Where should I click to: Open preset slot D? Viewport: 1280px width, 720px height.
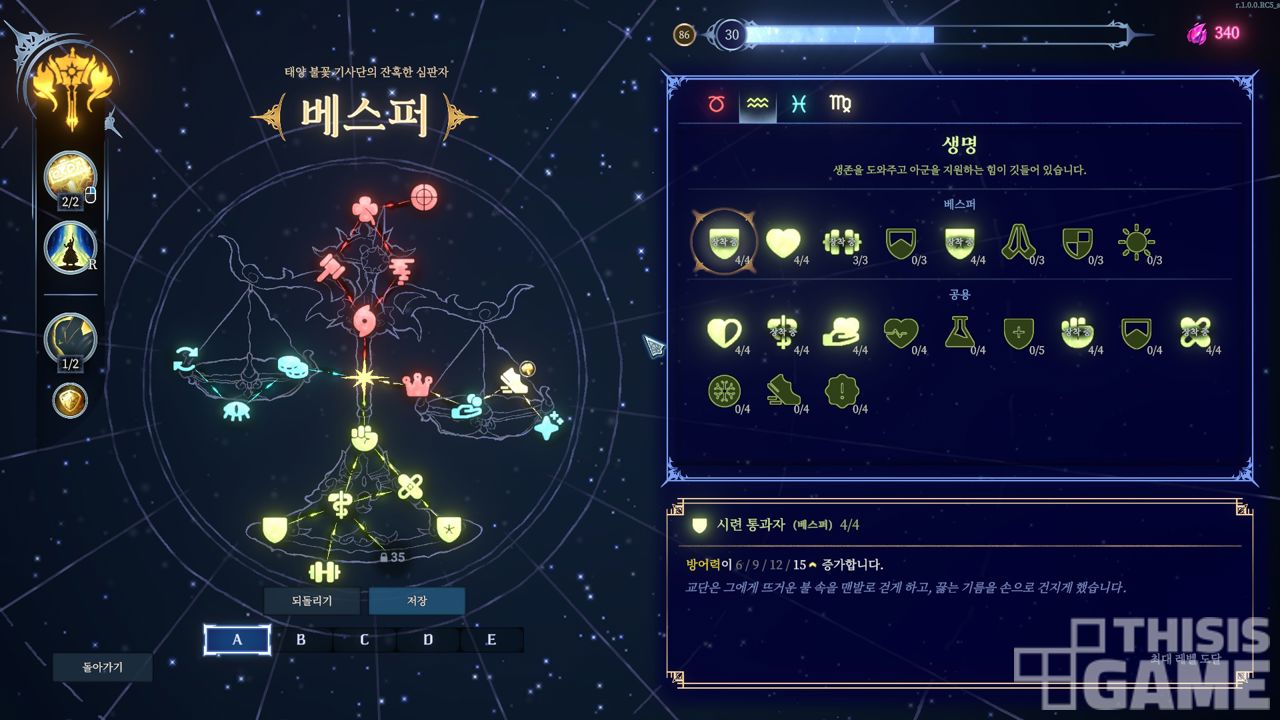(428, 640)
